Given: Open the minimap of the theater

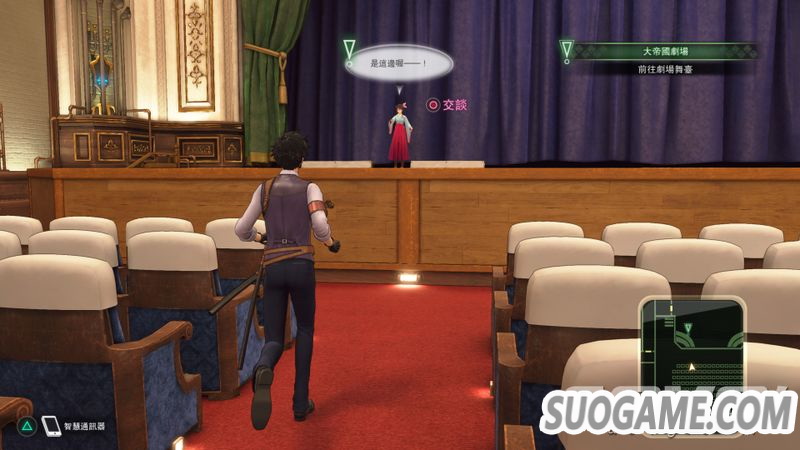Looking at the screenshot, I should click(x=692, y=343).
